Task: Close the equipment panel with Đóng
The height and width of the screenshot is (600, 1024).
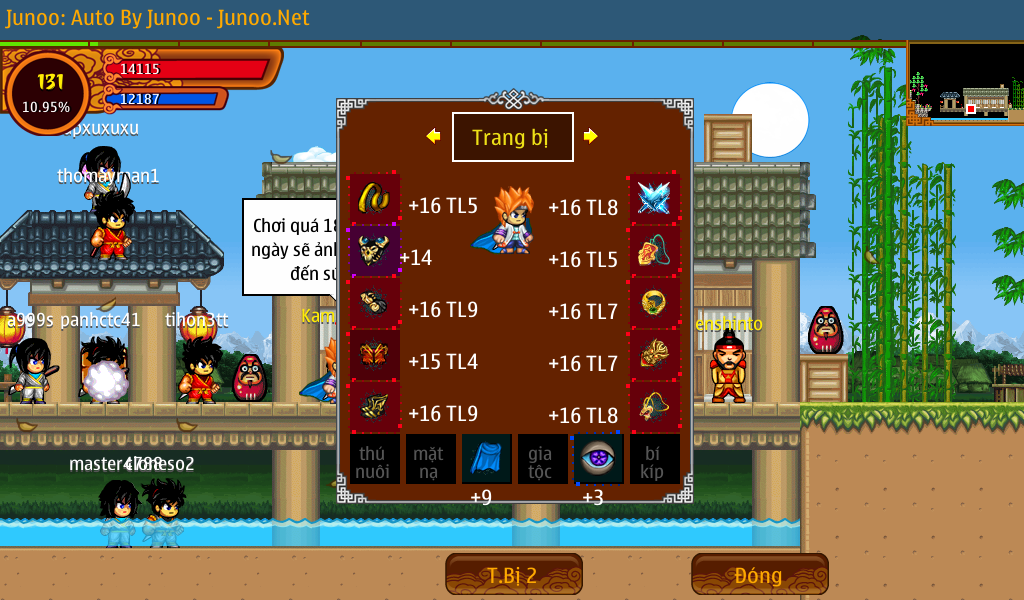Action: [x=759, y=575]
